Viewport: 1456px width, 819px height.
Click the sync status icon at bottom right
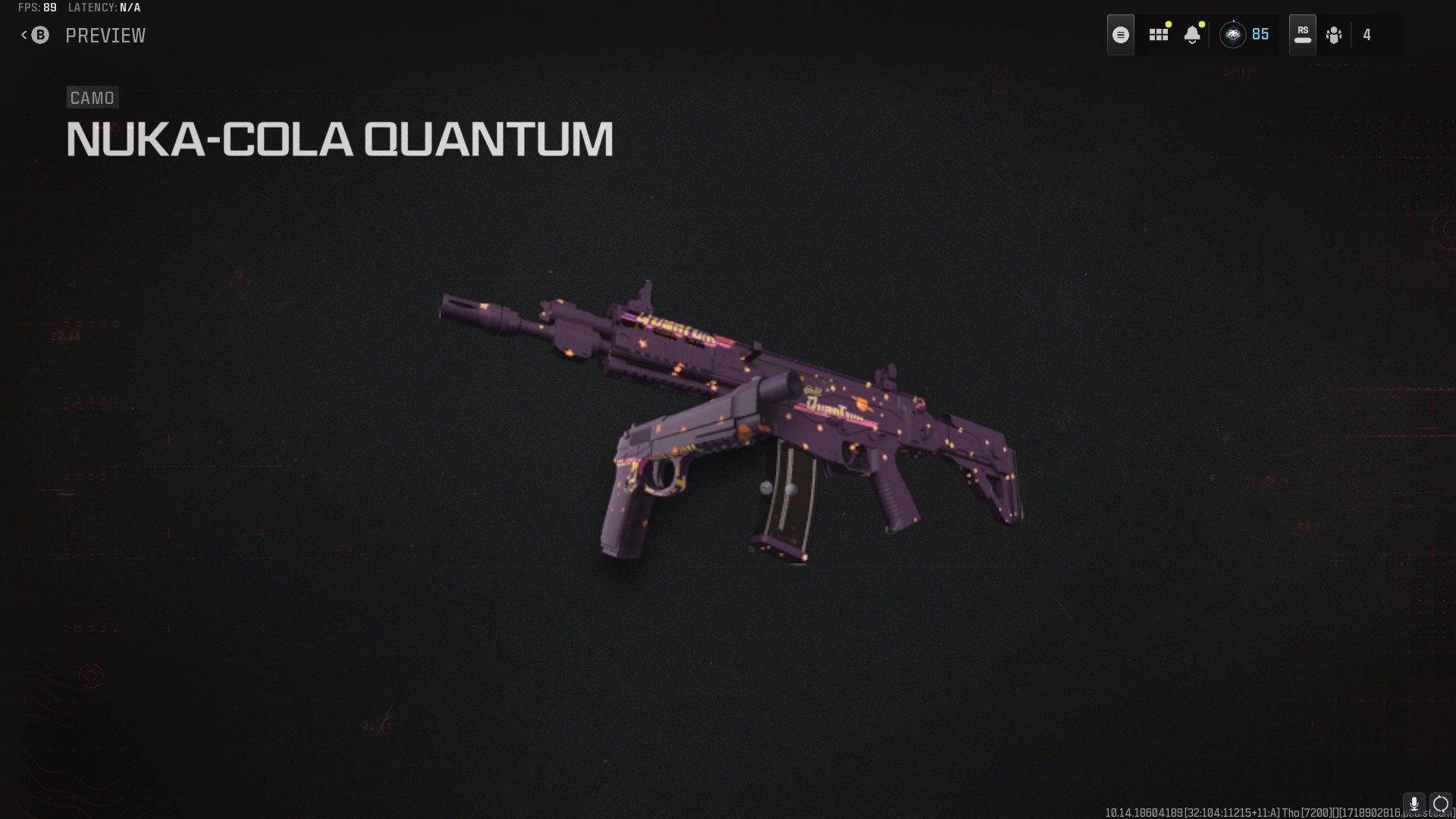tap(1439, 803)
